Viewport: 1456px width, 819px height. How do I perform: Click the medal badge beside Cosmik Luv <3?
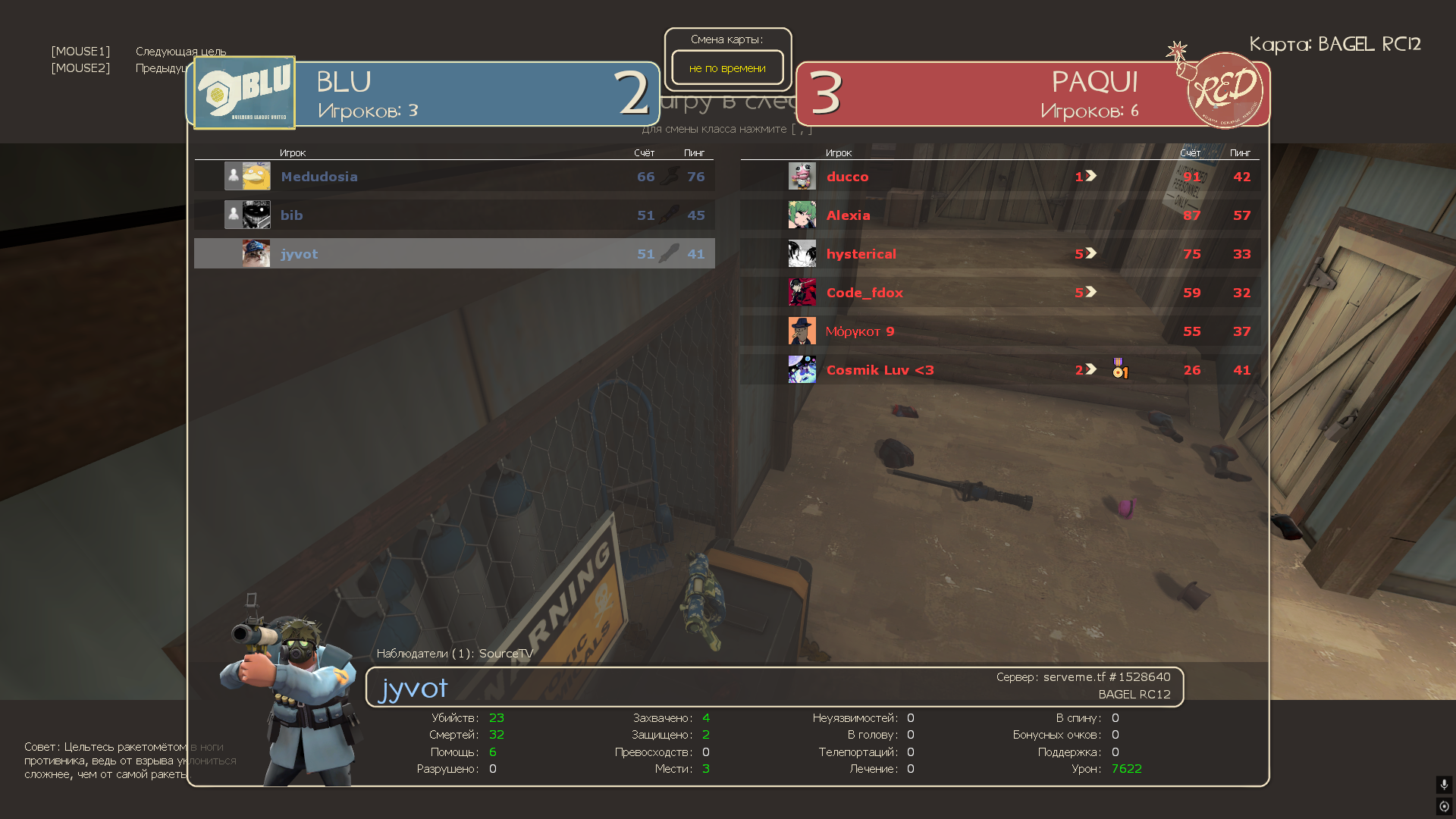(1119, 369)
